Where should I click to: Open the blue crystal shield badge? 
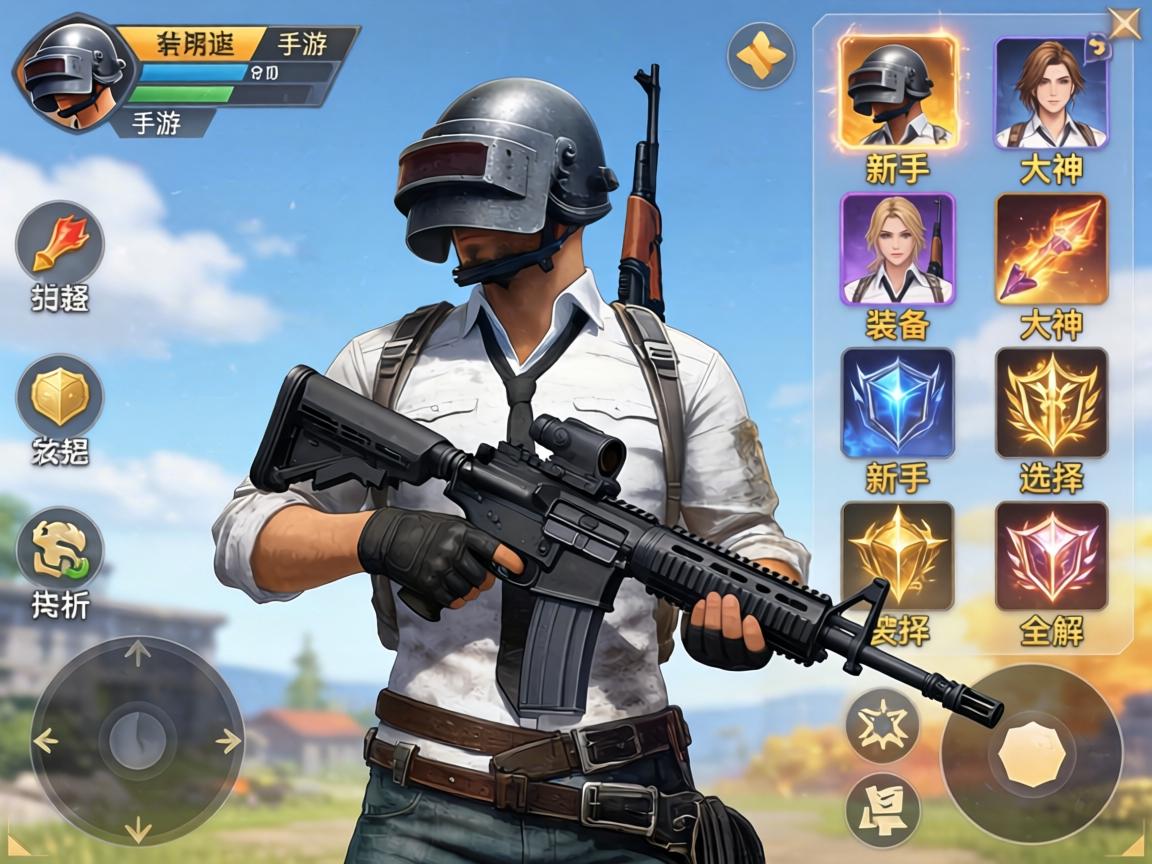pos(897,403)
